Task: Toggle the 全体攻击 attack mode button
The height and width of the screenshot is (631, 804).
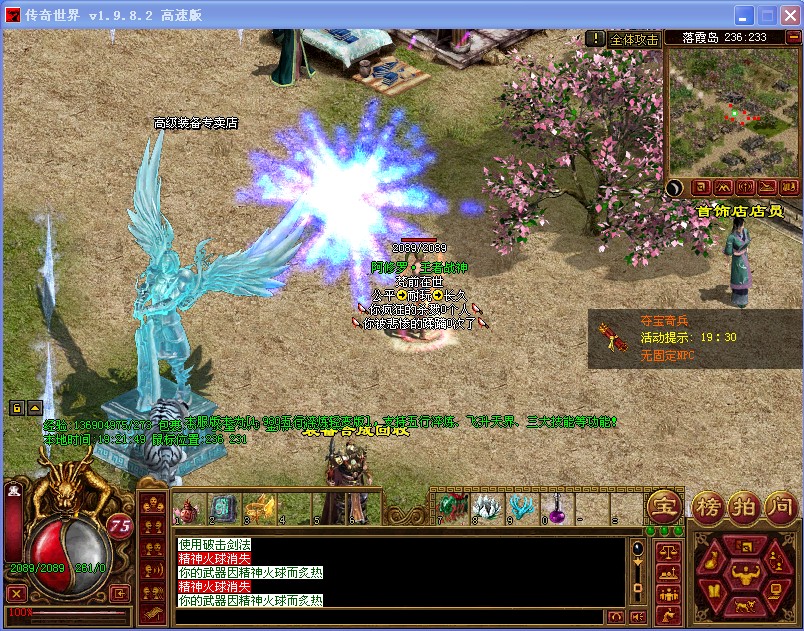Action: pos(635,39)
